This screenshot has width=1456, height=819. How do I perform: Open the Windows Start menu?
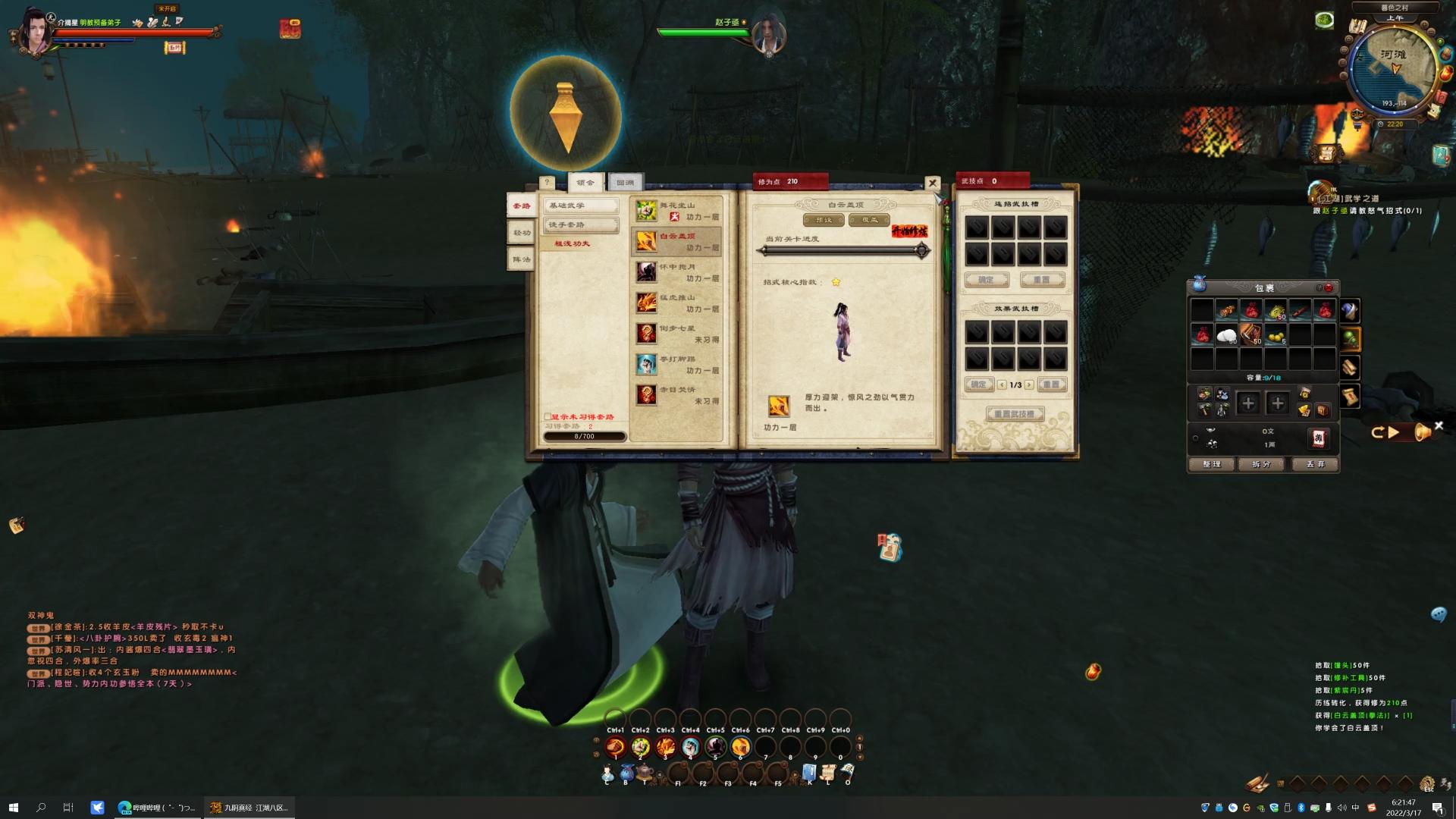[13, 808]
